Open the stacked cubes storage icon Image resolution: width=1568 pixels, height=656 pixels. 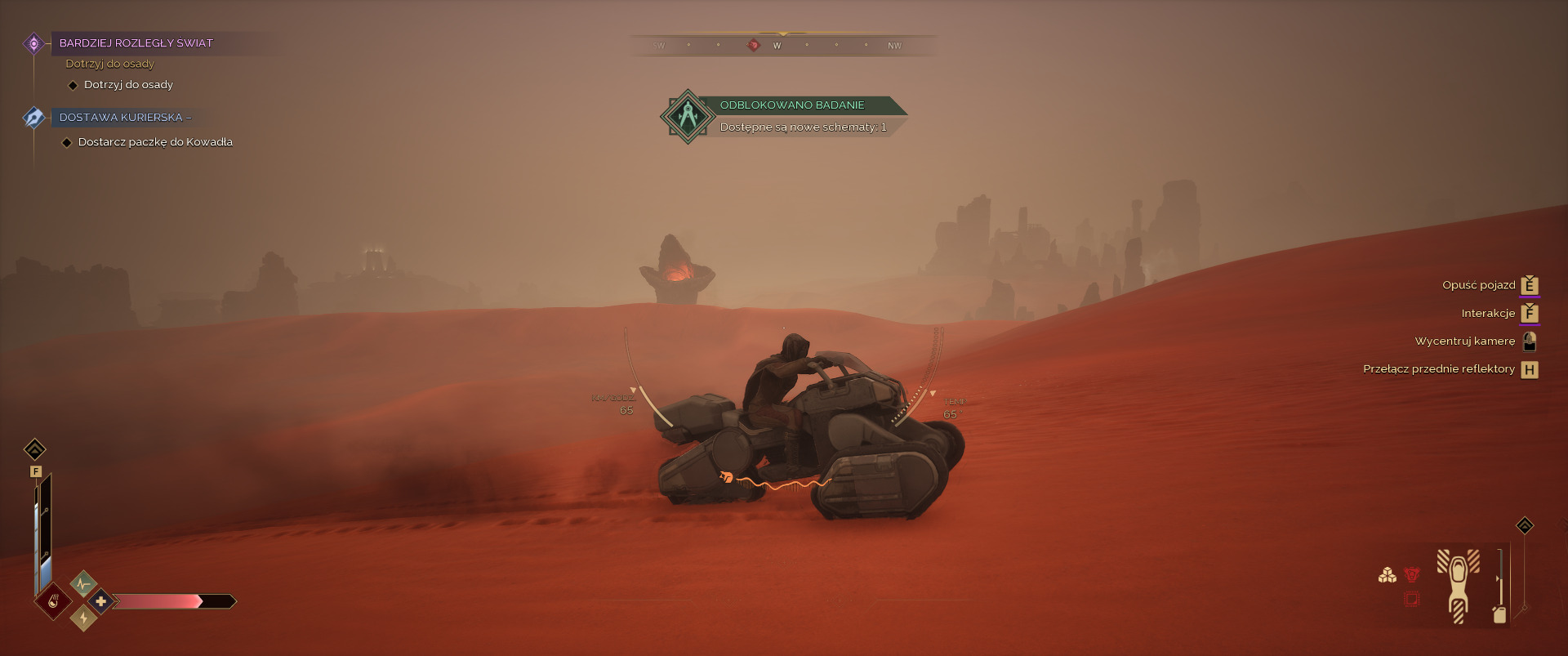coord(1387,575)
